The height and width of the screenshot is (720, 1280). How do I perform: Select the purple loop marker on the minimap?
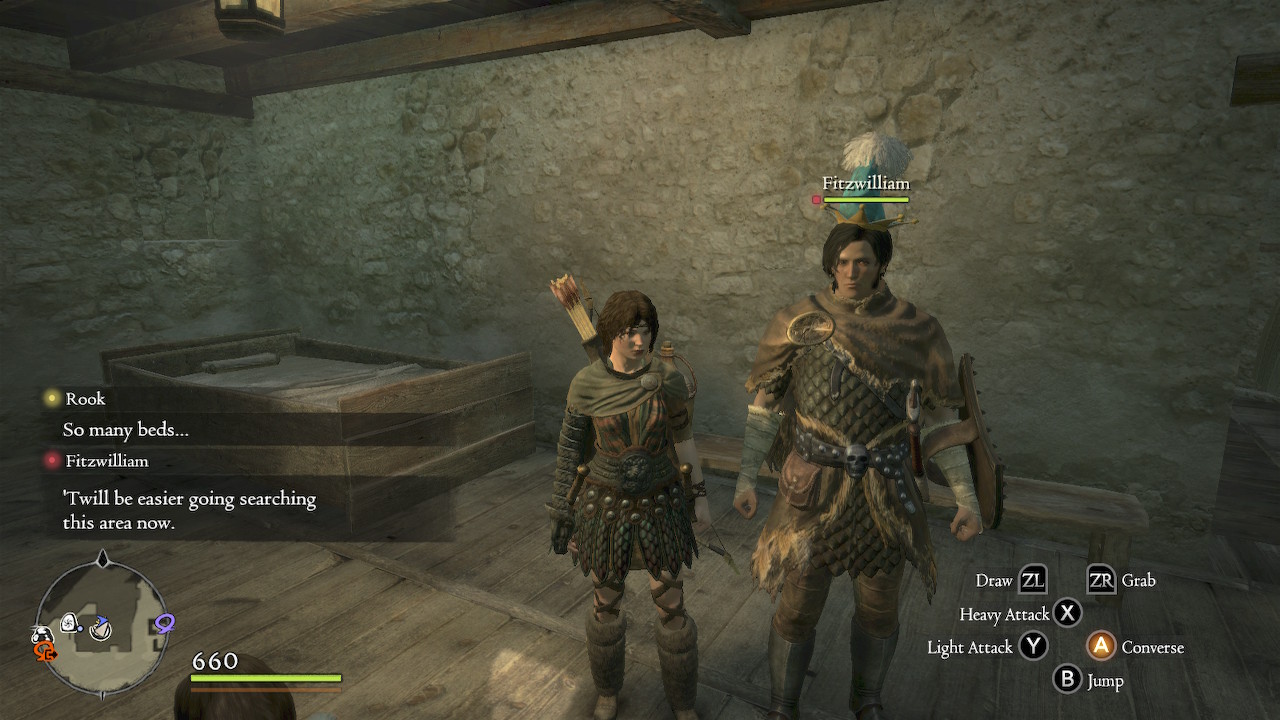(x=164, y=624)
